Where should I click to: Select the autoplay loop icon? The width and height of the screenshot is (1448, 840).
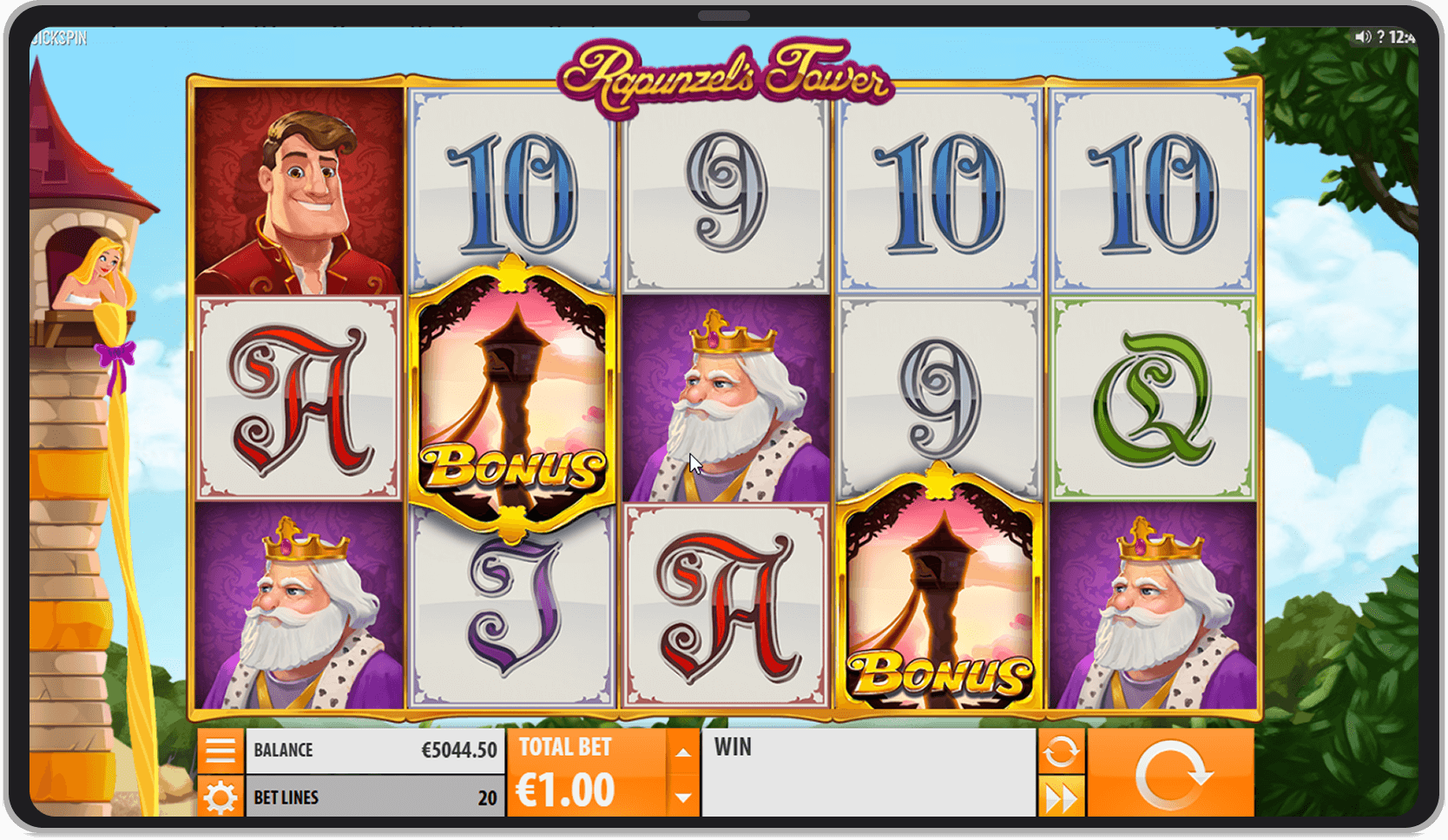[x=1063, y=751]
